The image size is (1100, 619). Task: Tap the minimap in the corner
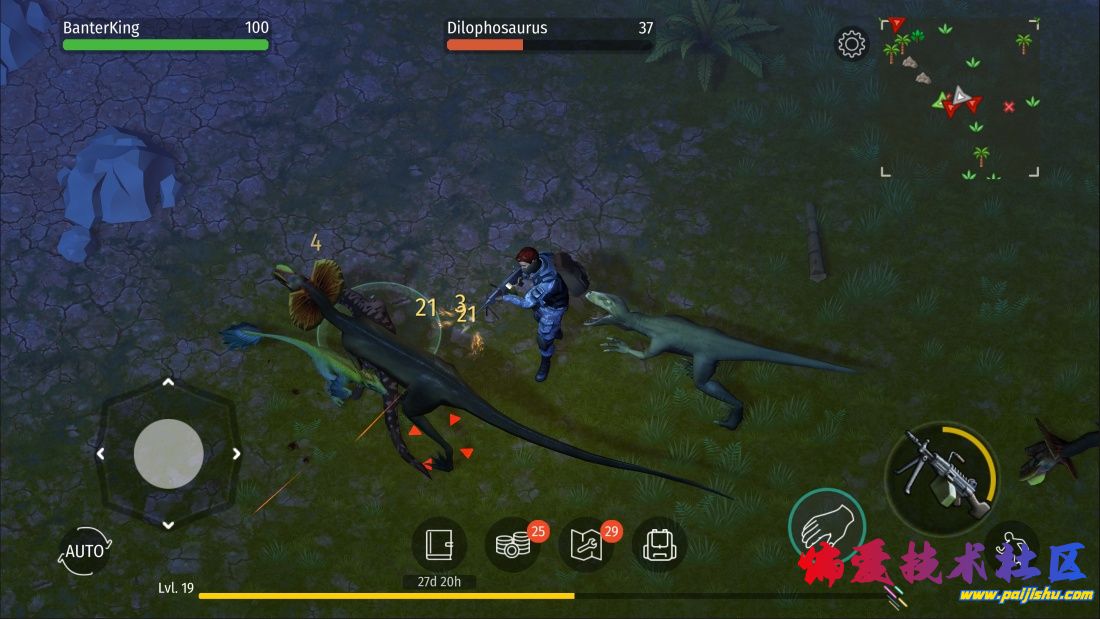coord(959,97)
